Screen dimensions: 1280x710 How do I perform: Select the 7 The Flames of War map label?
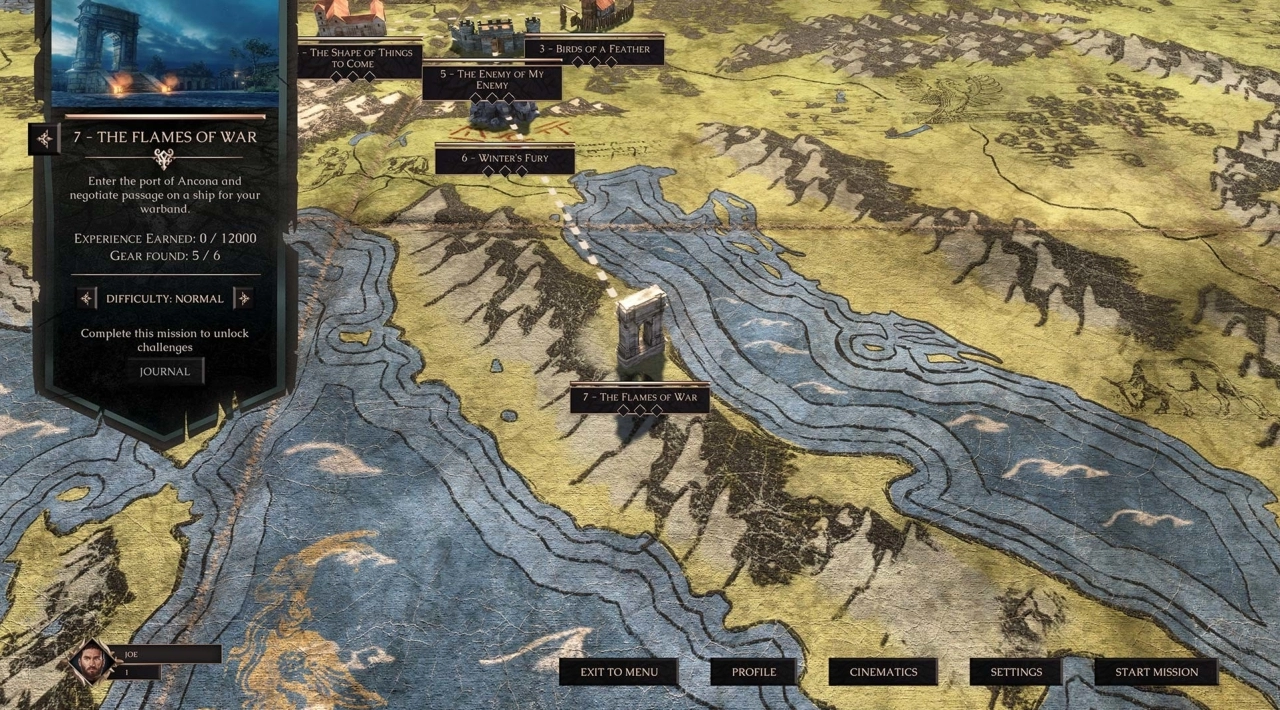click(x=640, y=397)
